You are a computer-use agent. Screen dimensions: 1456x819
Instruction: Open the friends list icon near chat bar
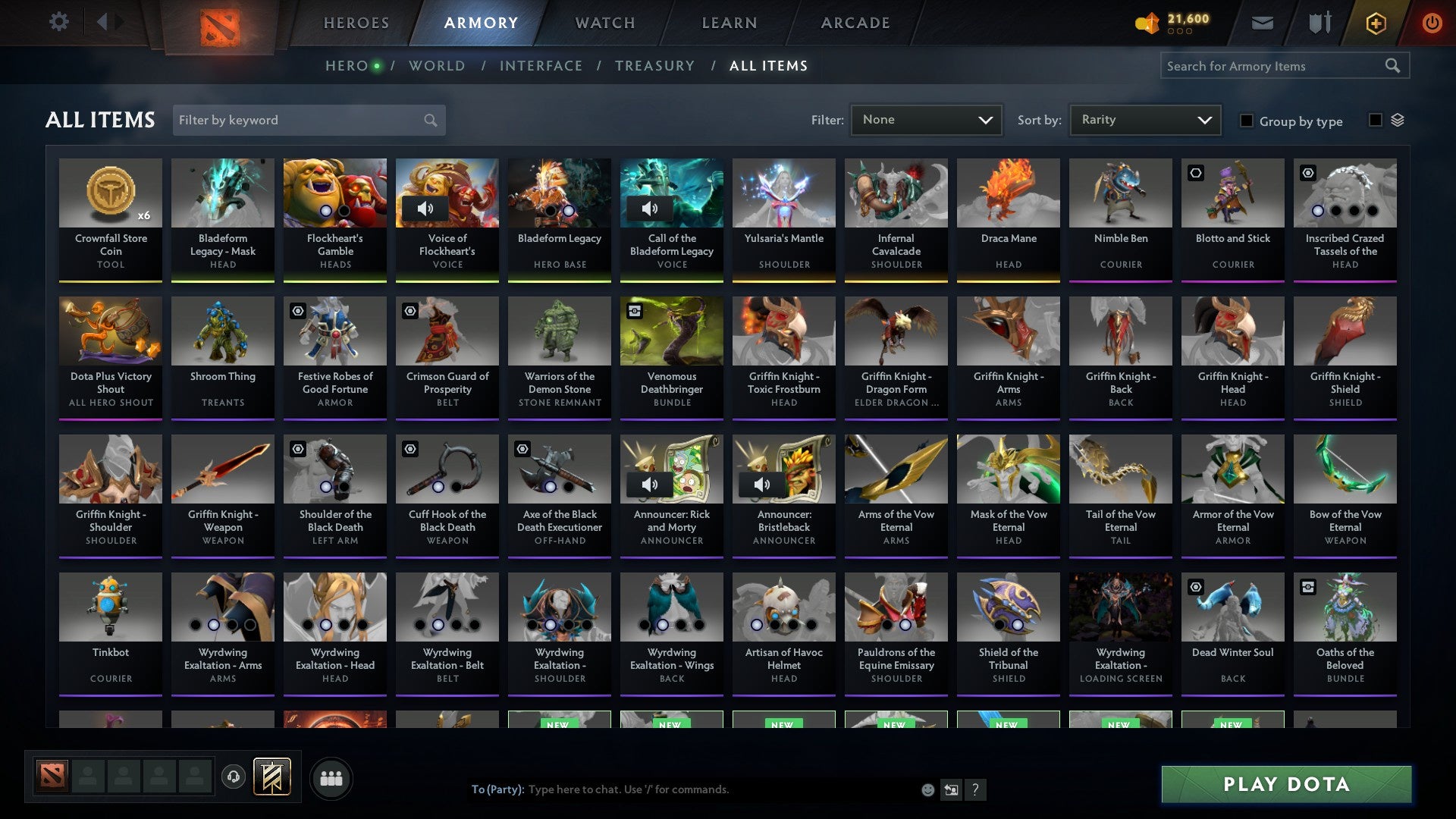click(331, 777)
